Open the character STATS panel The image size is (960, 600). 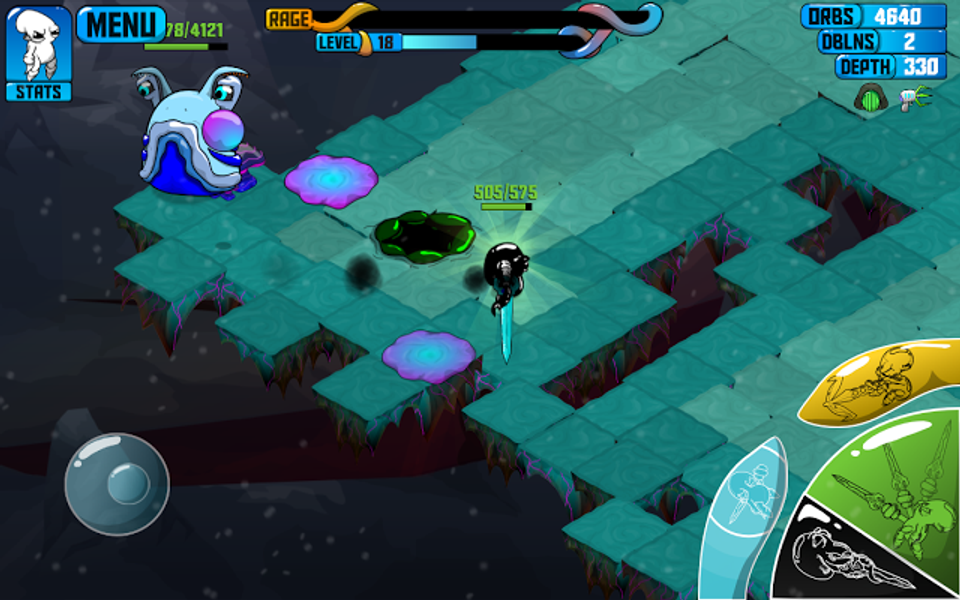[x=39, y=52]
